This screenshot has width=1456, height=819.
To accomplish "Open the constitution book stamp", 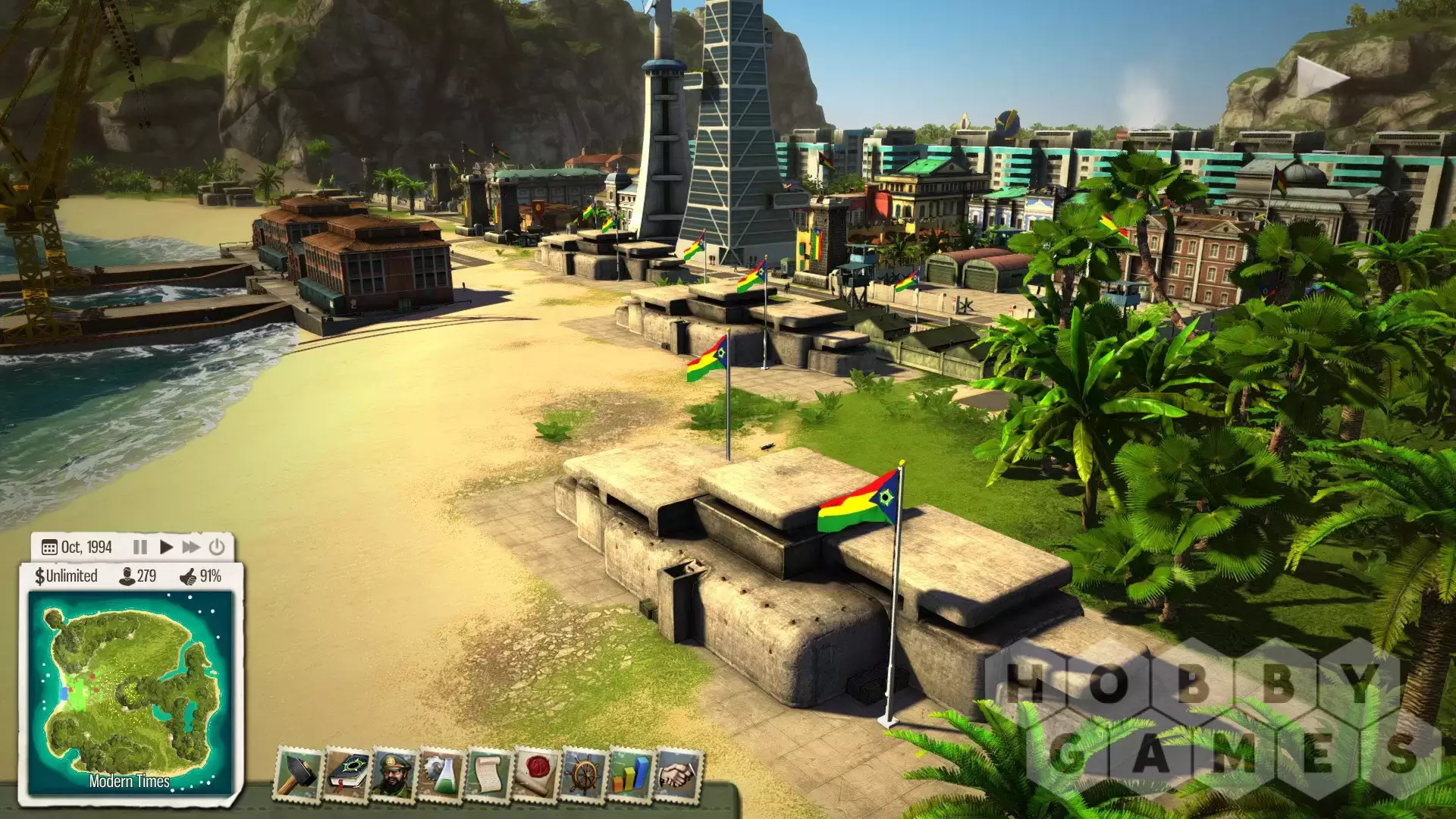I will coord(346,773).
